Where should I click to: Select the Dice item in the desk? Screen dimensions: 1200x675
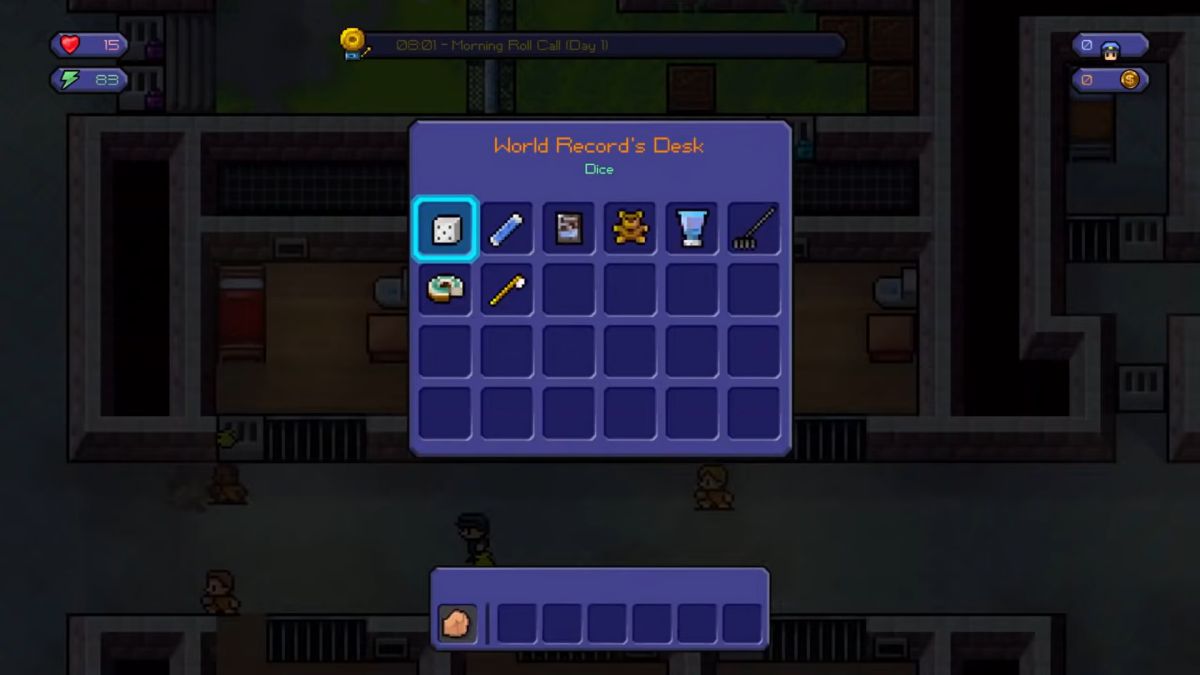tap(444, 229)
